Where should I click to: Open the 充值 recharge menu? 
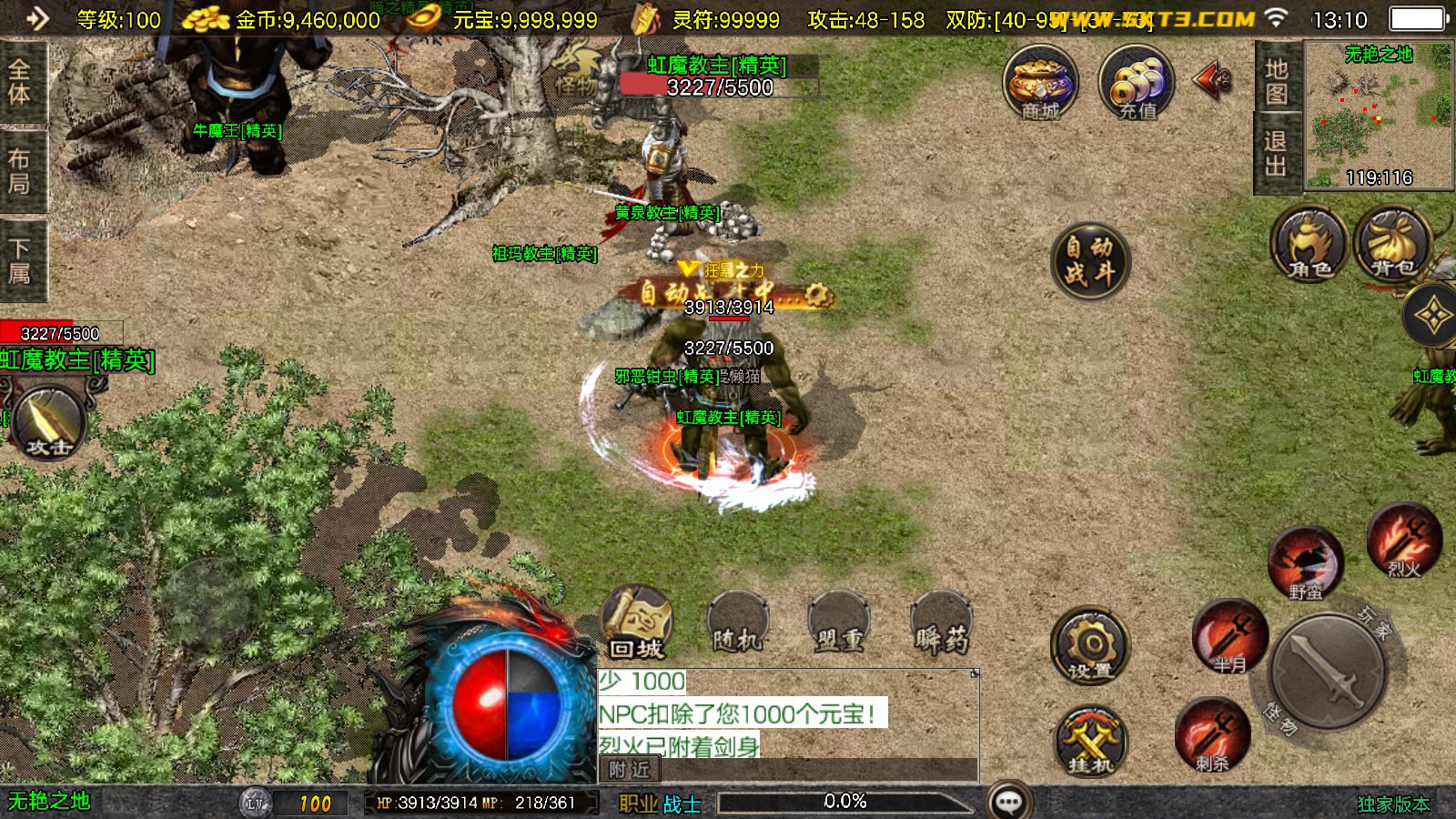click(x=1137, y=84)
